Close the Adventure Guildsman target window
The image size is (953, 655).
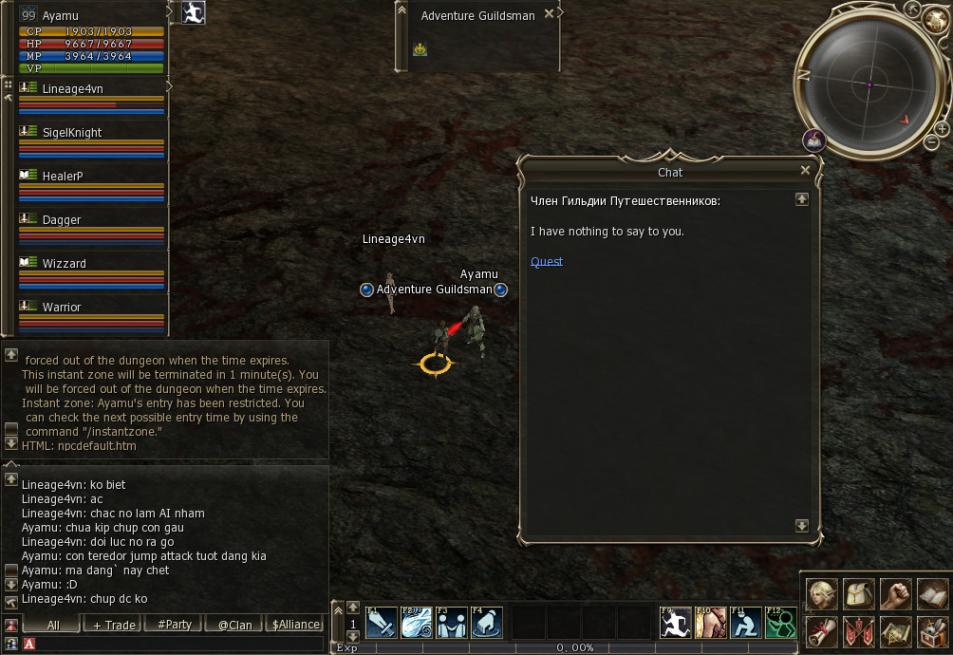click(x=548, y=15)
